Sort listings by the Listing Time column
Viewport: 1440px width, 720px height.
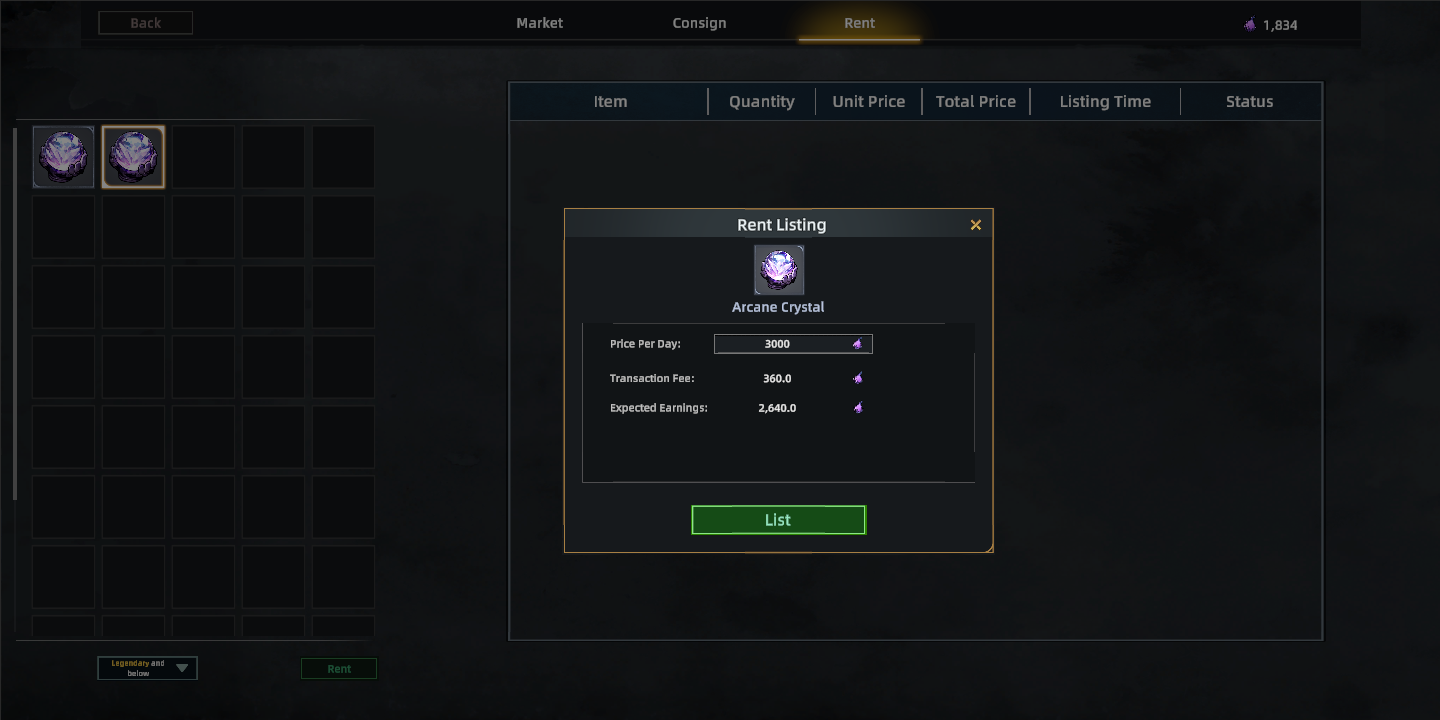click(1105, 101)
